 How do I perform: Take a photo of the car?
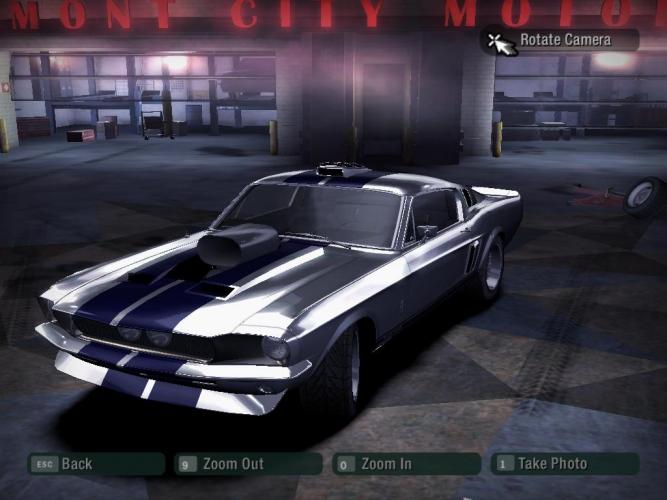tap(563, 464)
